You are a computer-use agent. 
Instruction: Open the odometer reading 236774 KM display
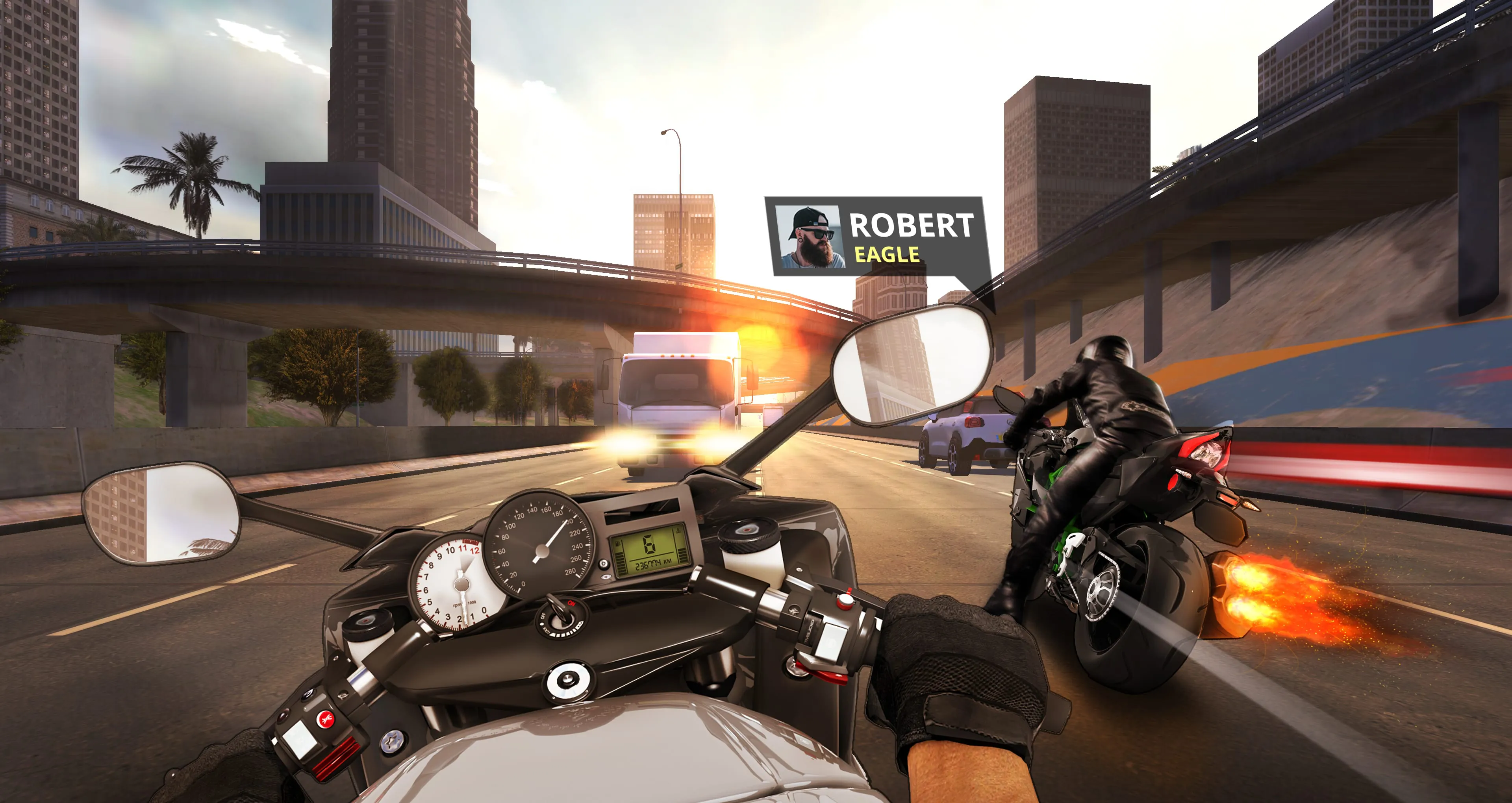(x=653, y=563)
